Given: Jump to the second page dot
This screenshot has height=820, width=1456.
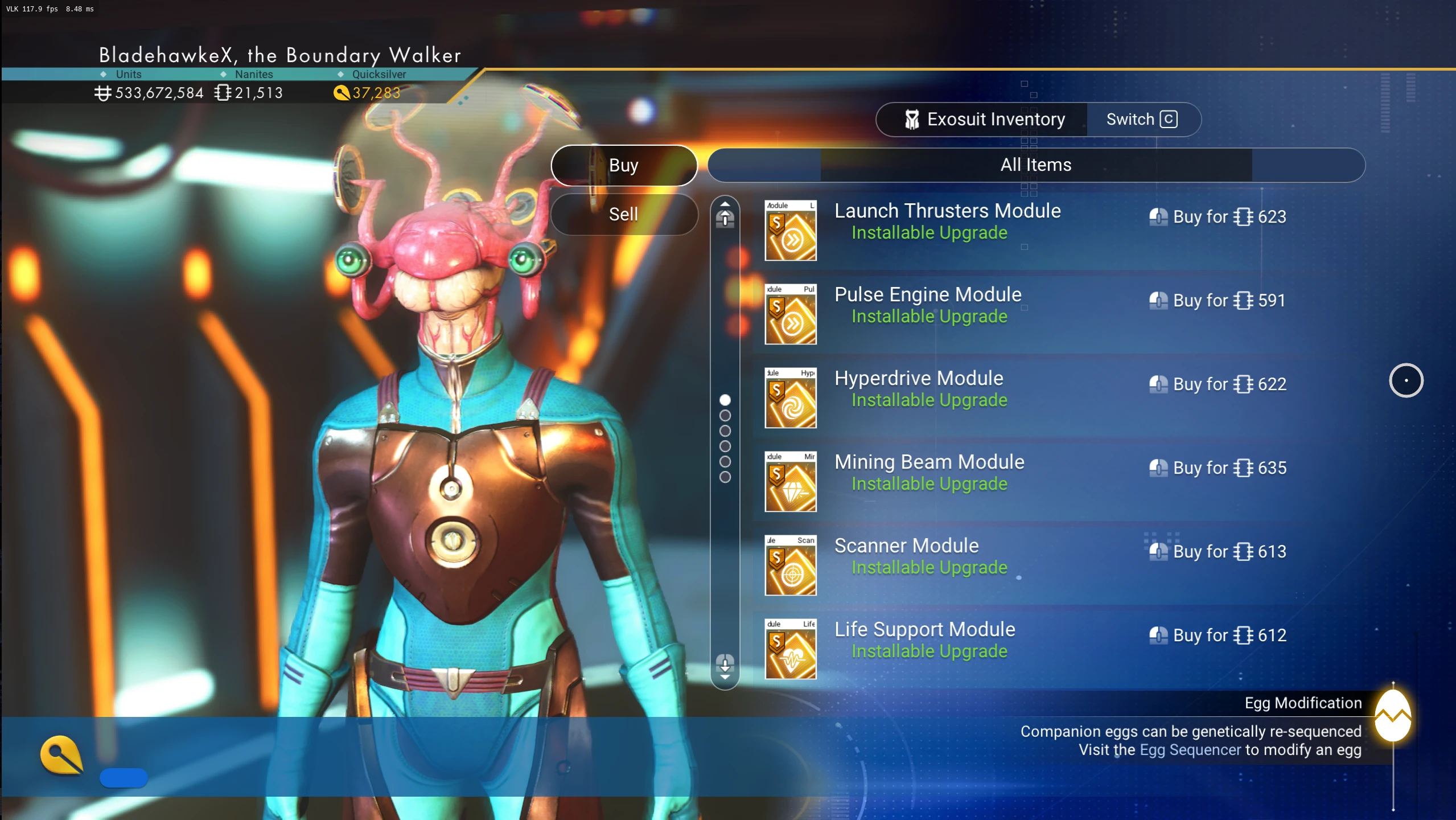Looking at the screenshot, I should [x=725, y=416].
